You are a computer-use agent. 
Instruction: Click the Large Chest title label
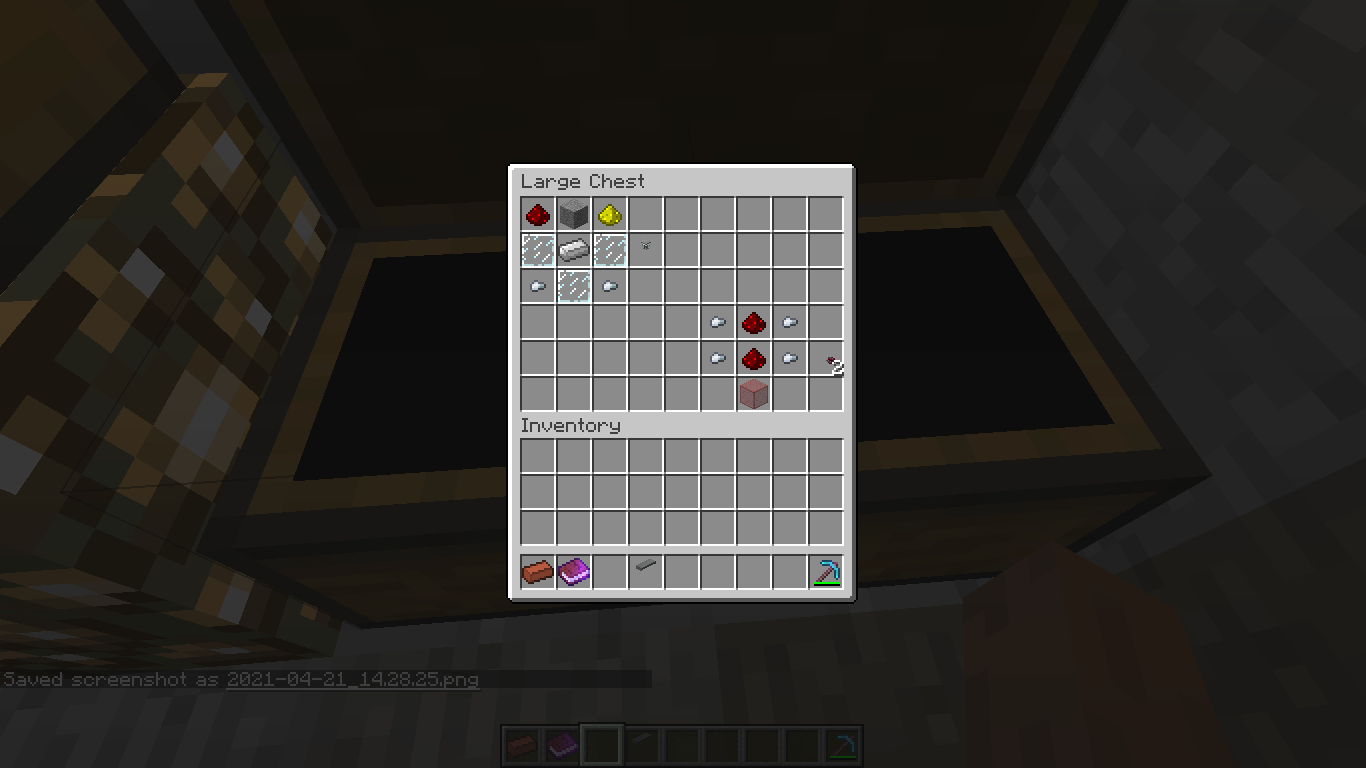coord(583,181)
